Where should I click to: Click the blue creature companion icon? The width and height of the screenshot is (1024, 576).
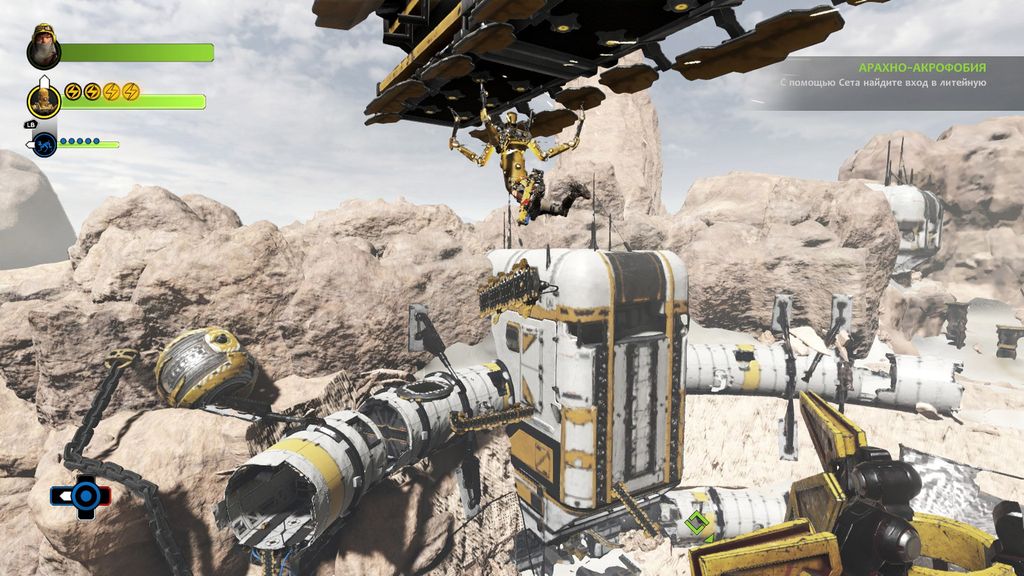tap(45, 145)
